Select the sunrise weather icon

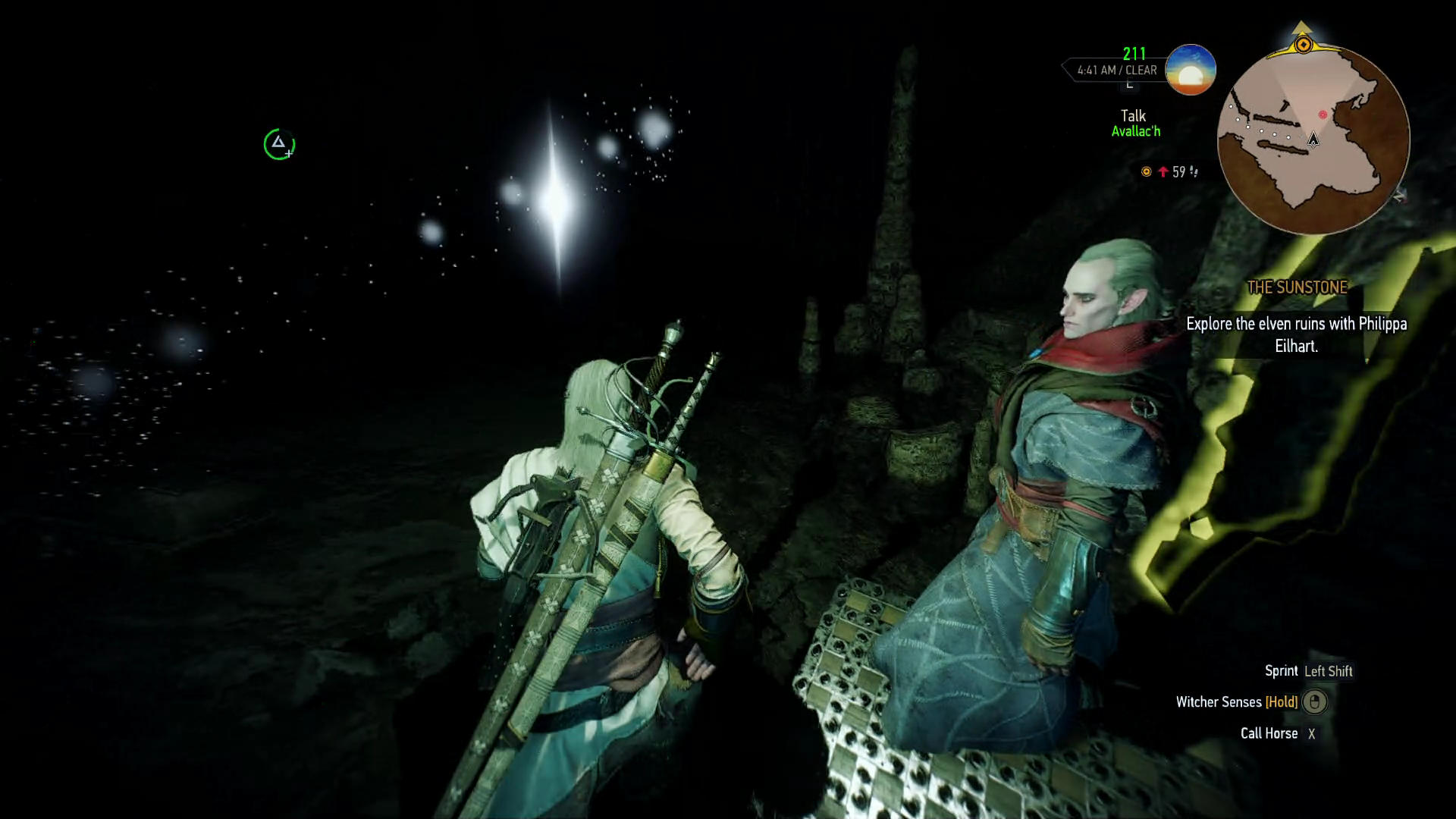point(1191,70)
